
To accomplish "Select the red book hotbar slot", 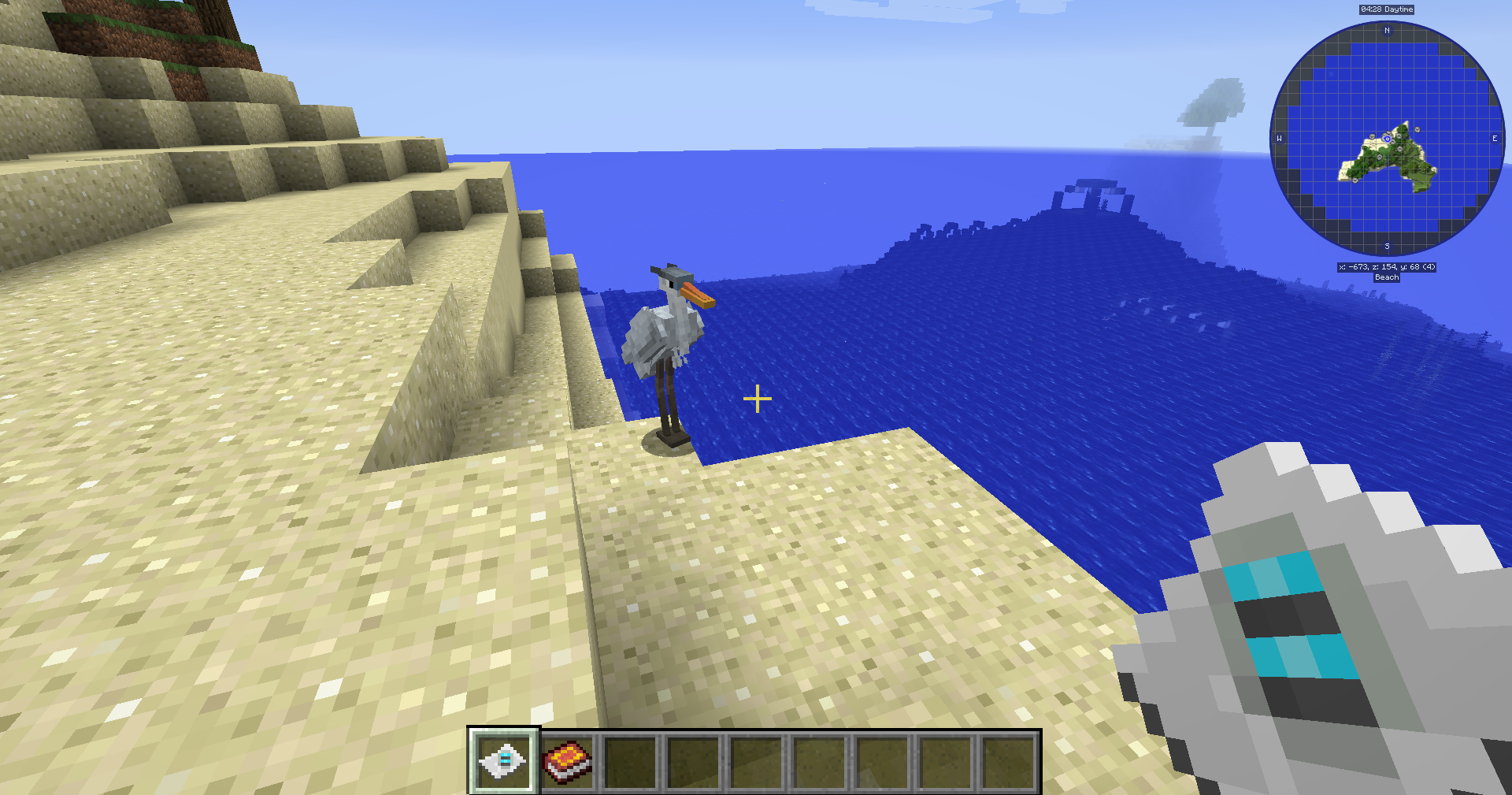I will coord(567,762).
